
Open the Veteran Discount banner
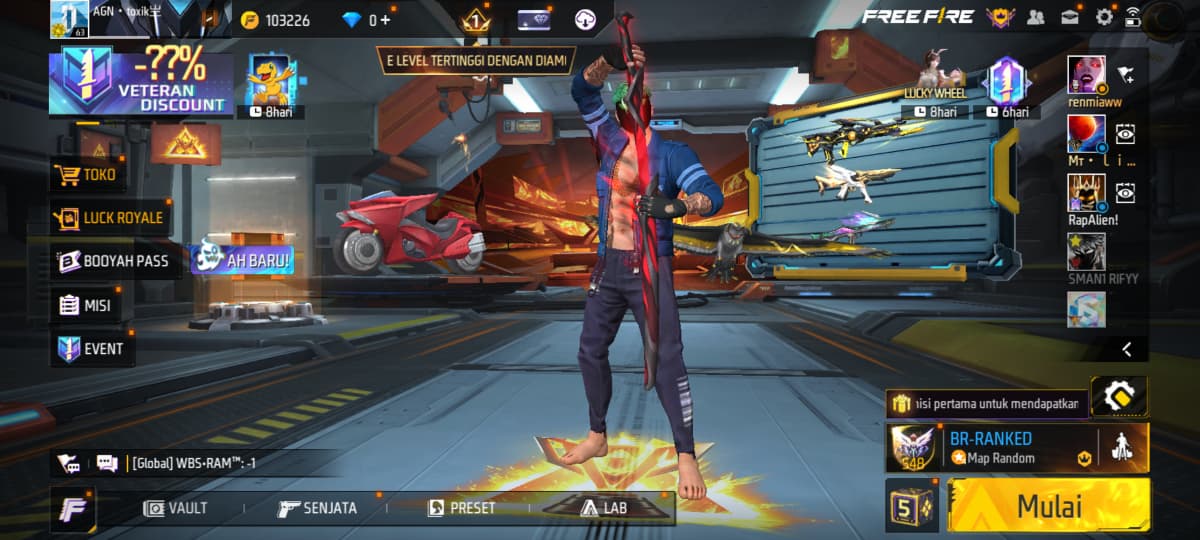141,84
